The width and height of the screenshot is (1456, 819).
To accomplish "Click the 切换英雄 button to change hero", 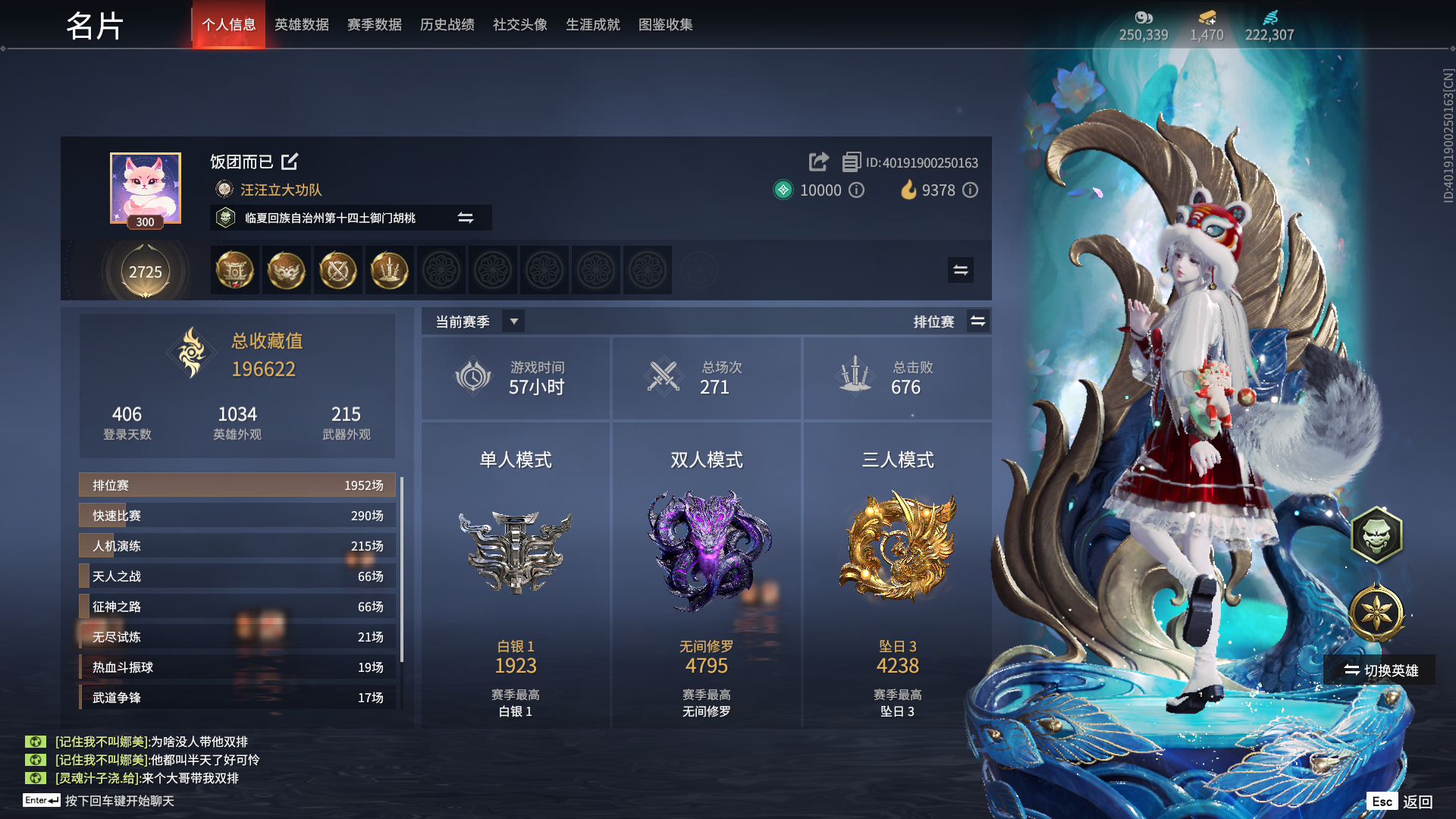I will coord(1377,670).
